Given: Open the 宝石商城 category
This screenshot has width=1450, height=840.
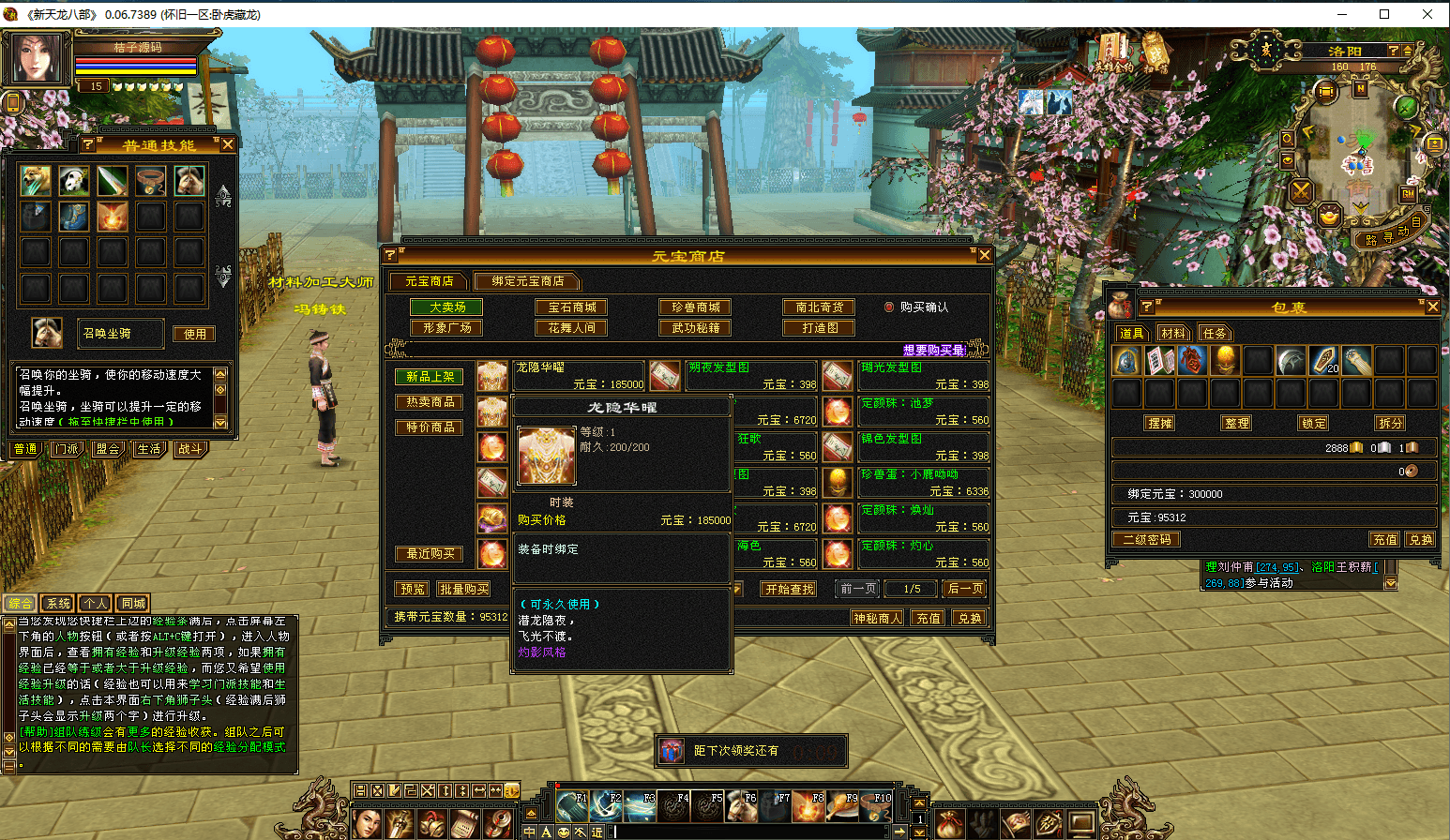Looking at the screenshot, I should [572, 307].
